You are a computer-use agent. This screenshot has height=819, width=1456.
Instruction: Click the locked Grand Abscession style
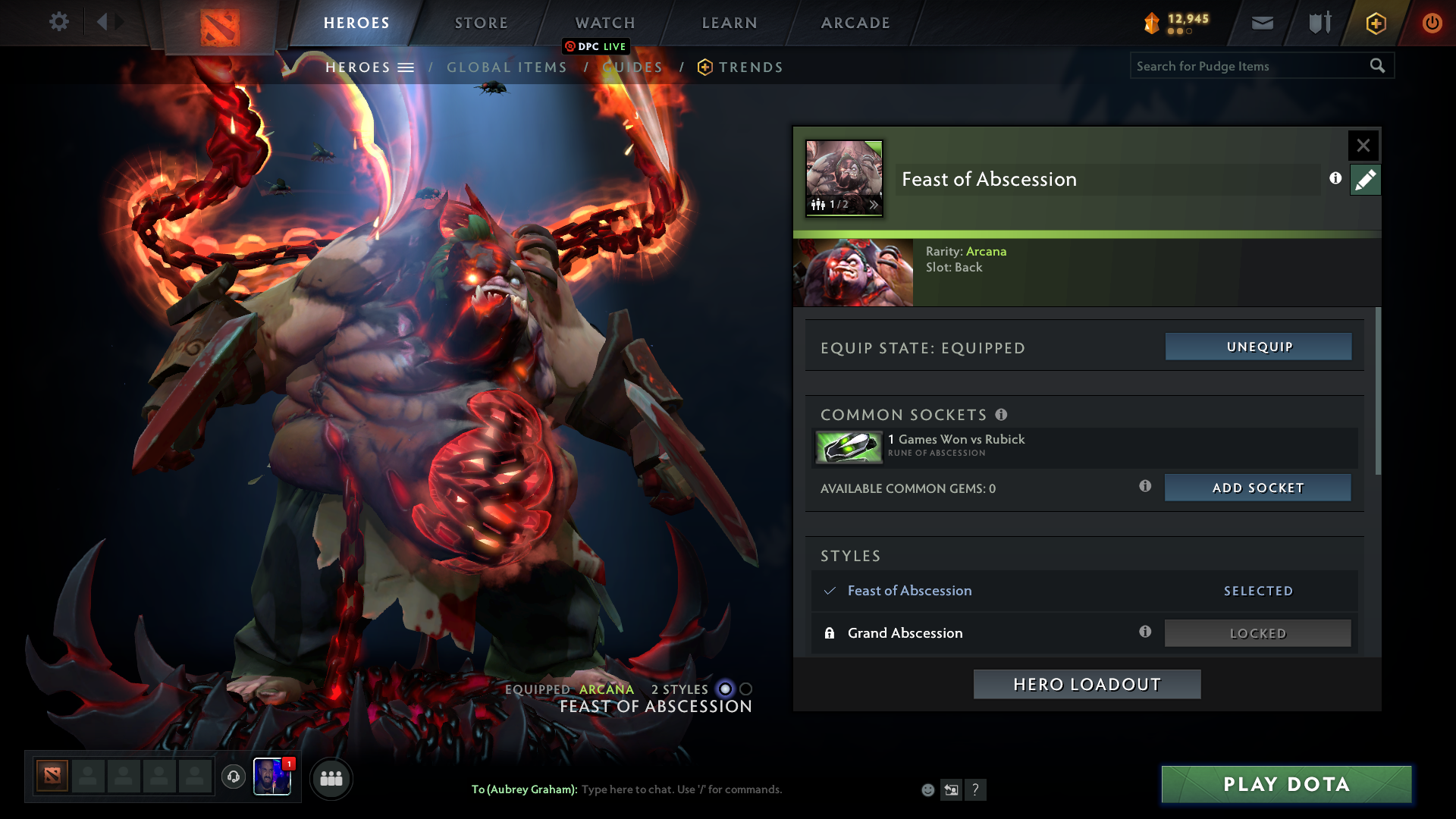[1257, 632]
